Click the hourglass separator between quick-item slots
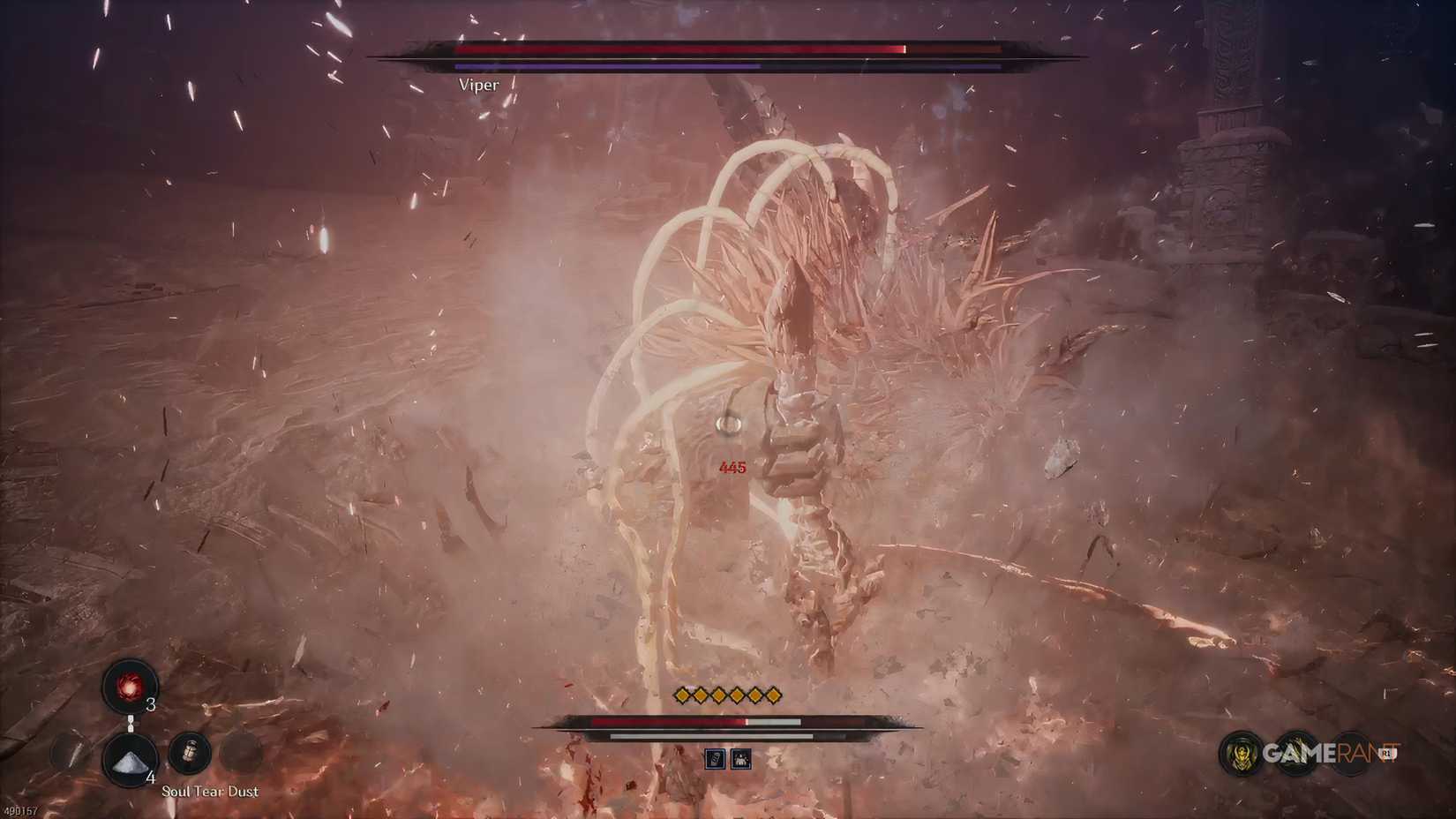The width and height of the screenshot is (1456, 819). [131, 723]
